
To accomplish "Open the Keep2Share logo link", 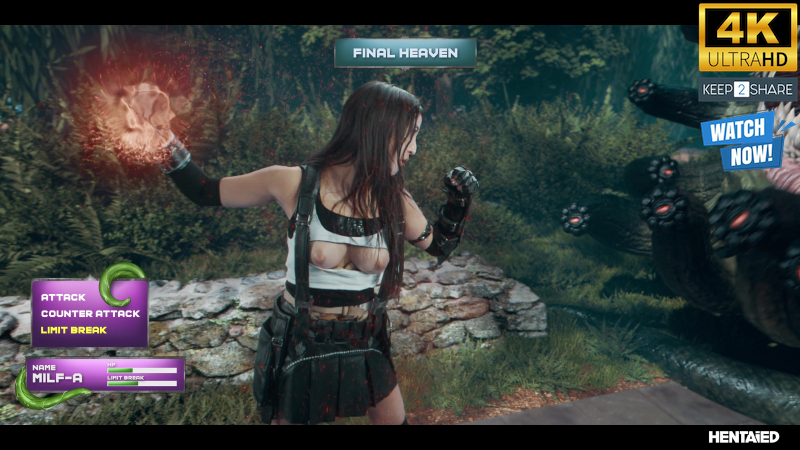I will pos(748,90).
